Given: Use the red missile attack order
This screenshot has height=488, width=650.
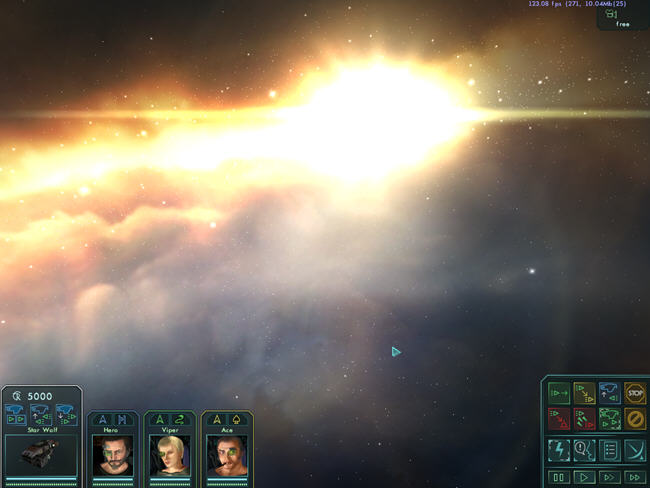Looking at the screenshot, I should pyautogui.click(x=585, y=419).
